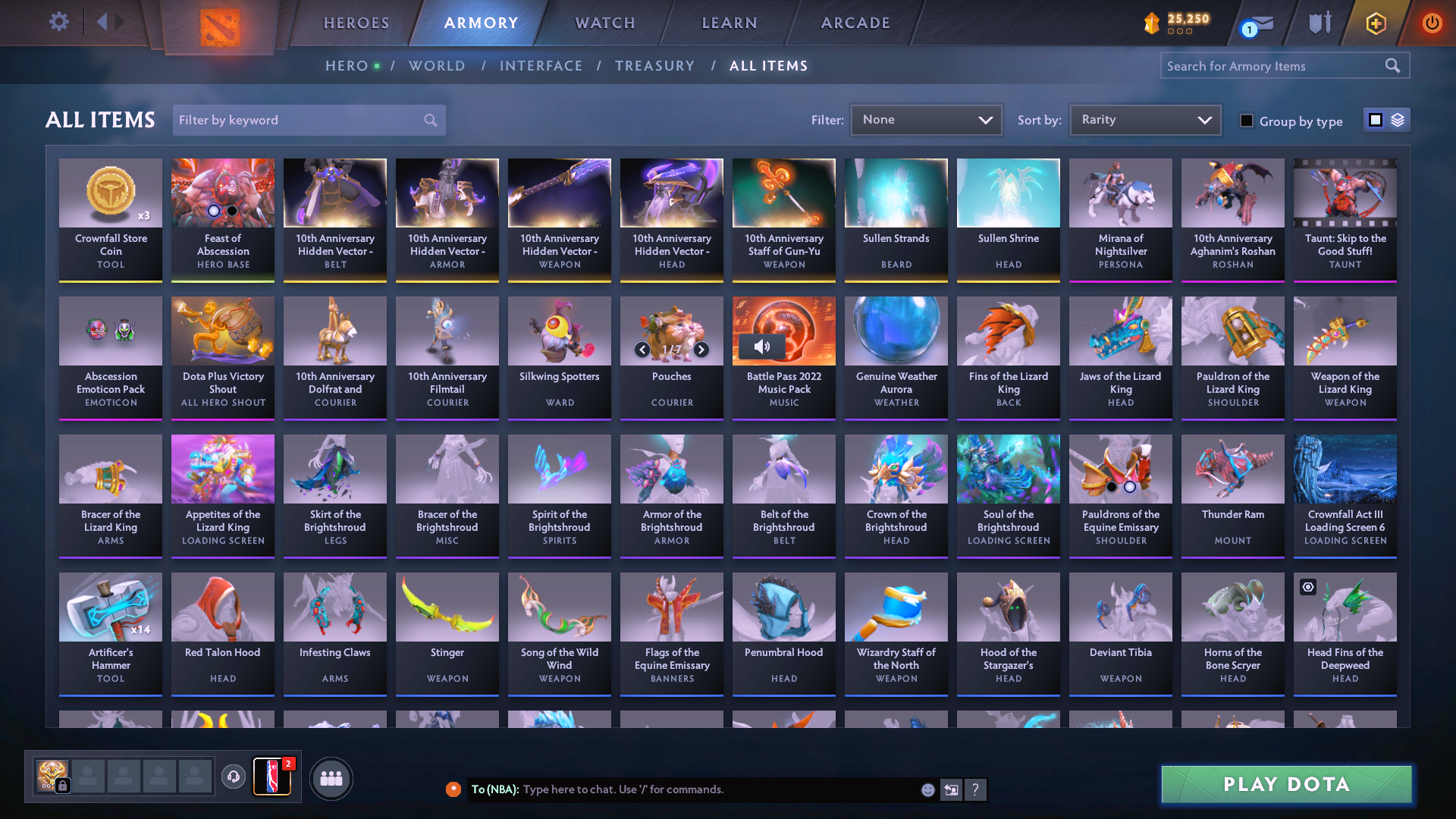The image size is (1456, 819).
Task: Switch to the TREASURY tab
Action: [655, 66]
